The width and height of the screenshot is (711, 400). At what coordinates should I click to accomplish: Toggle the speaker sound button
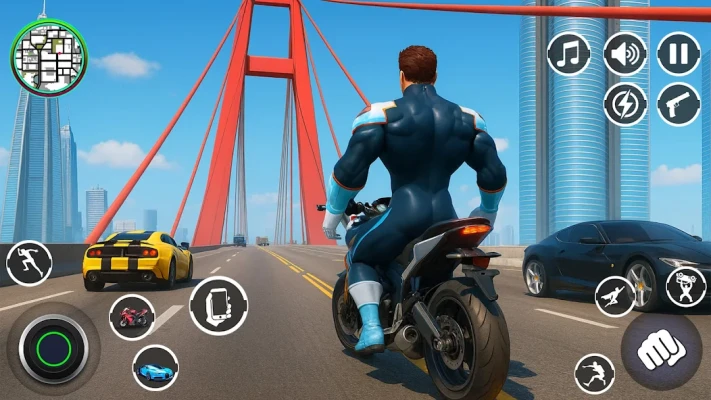[625, 54]
